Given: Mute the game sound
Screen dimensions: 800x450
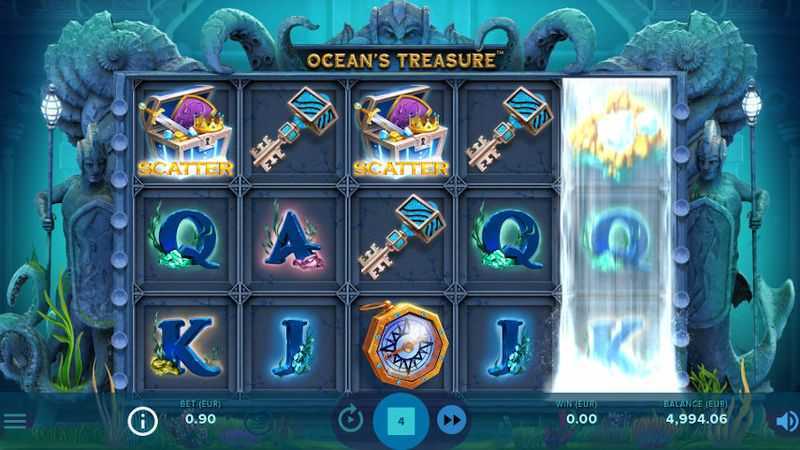Looking at the screenshot, I should pos(786,421).
